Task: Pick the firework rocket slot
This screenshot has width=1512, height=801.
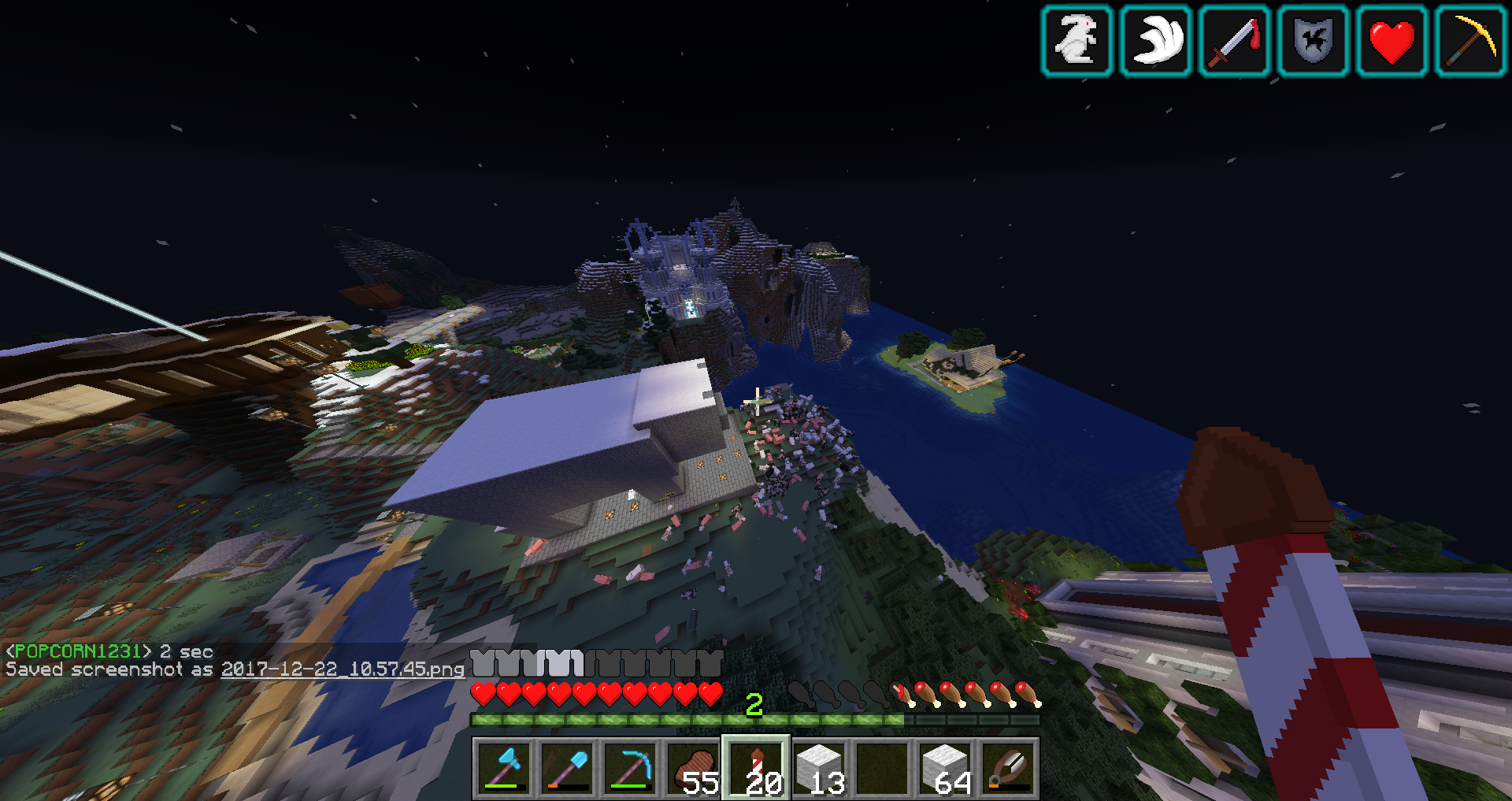Action: (x=756, y=769)
